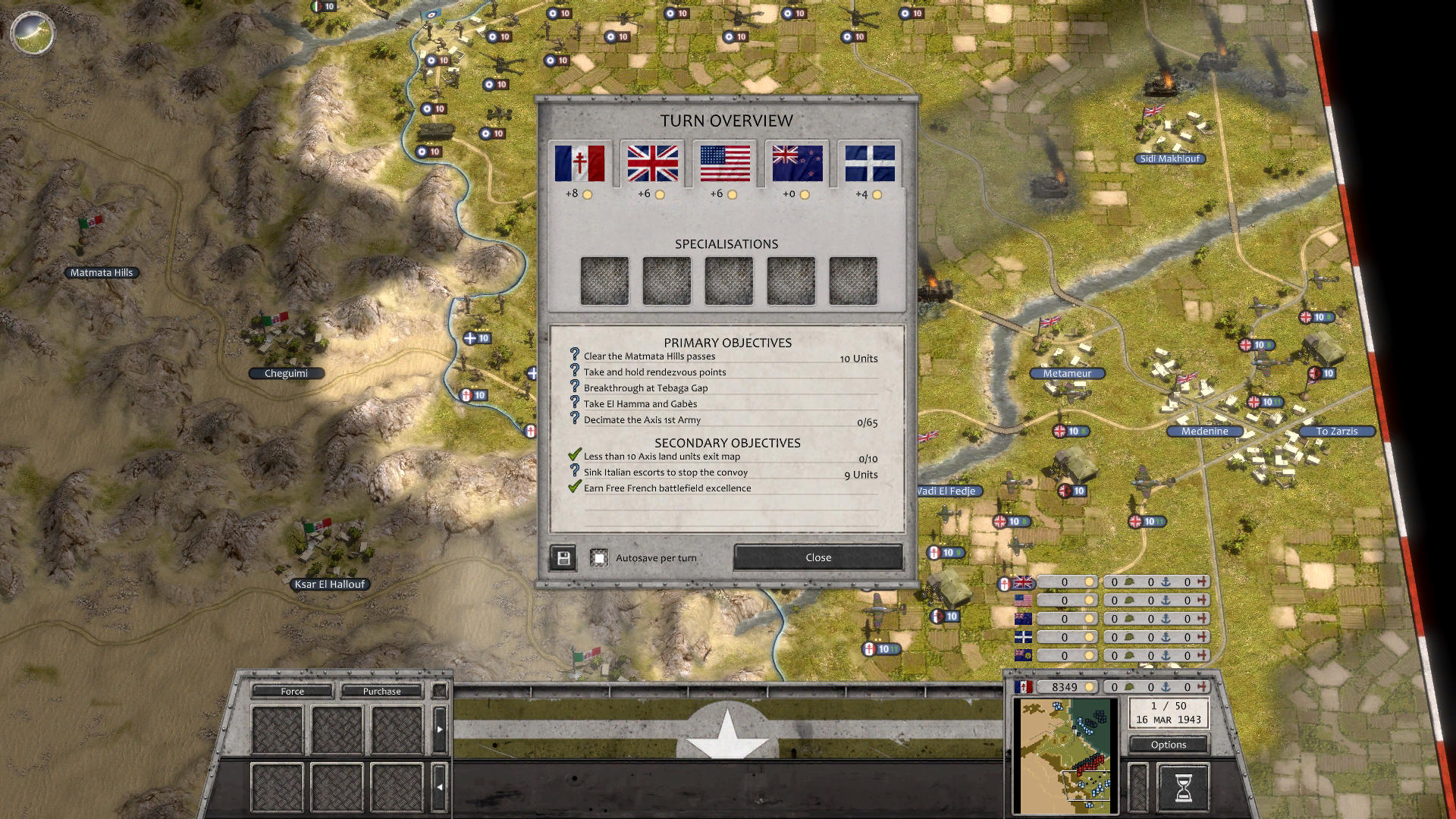Click the small square button above the panel arrows
1456x819 pixels.
click(440, 691)
